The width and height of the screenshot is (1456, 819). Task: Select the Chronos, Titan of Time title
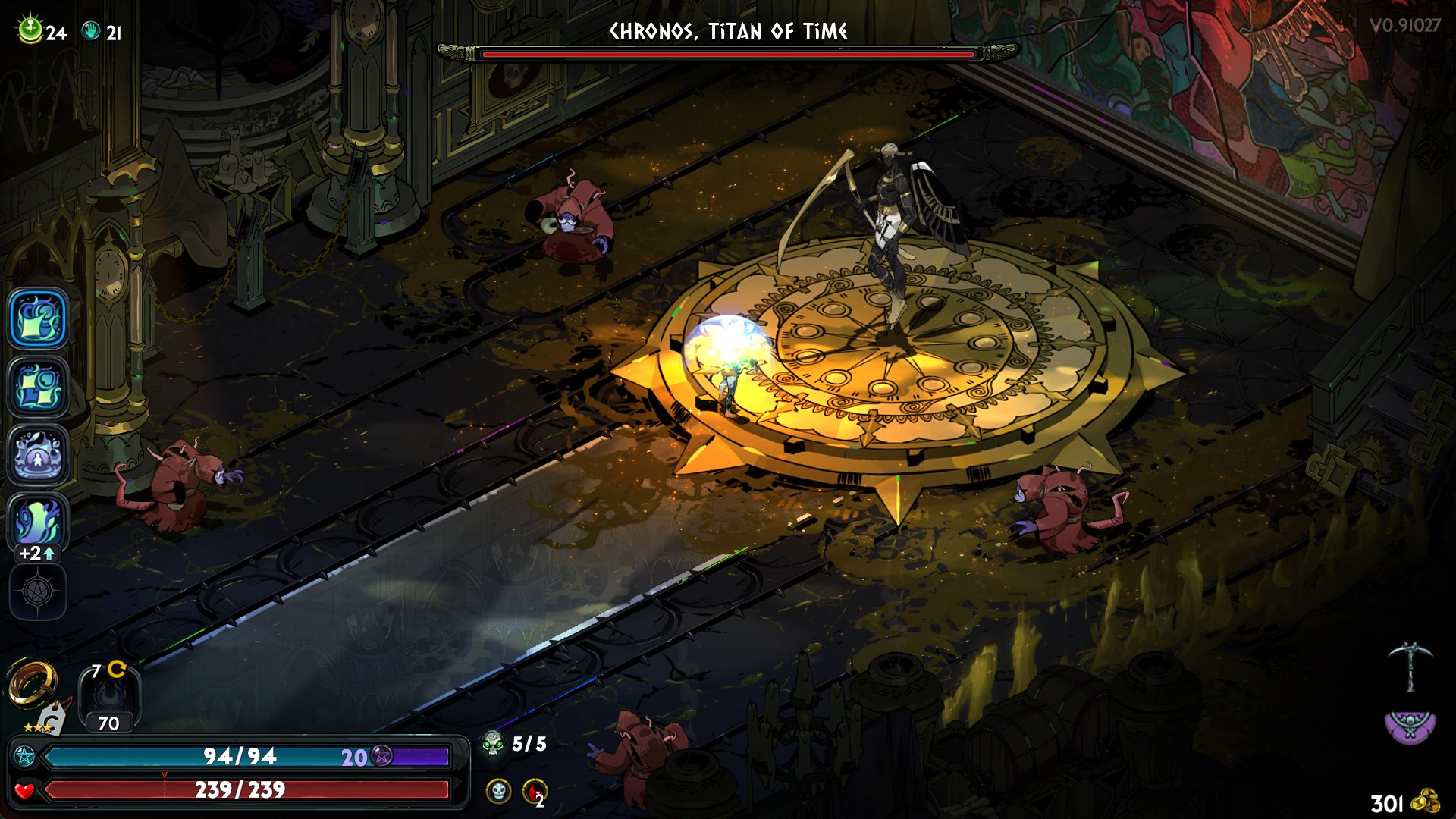tap(728, 32)
